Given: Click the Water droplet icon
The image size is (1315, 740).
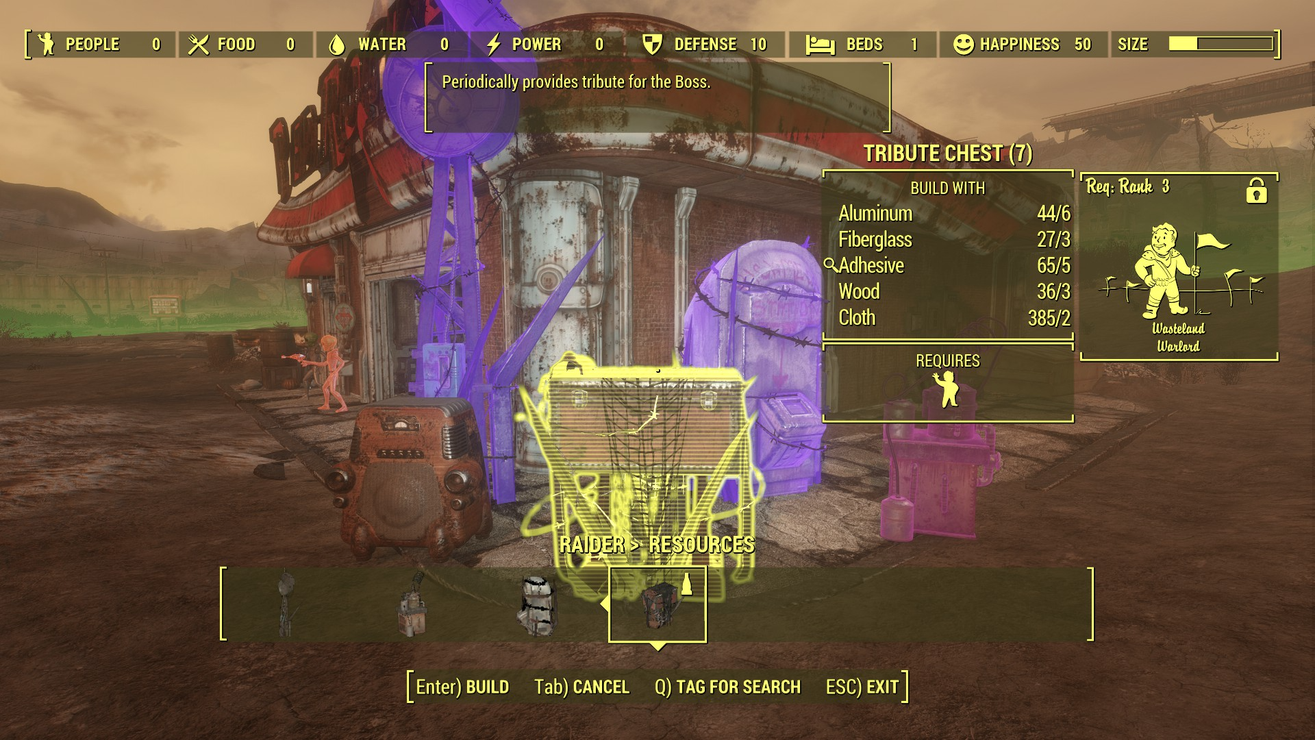Looking at the screenshot, I should pyautogui.click(x=337, y=44).
